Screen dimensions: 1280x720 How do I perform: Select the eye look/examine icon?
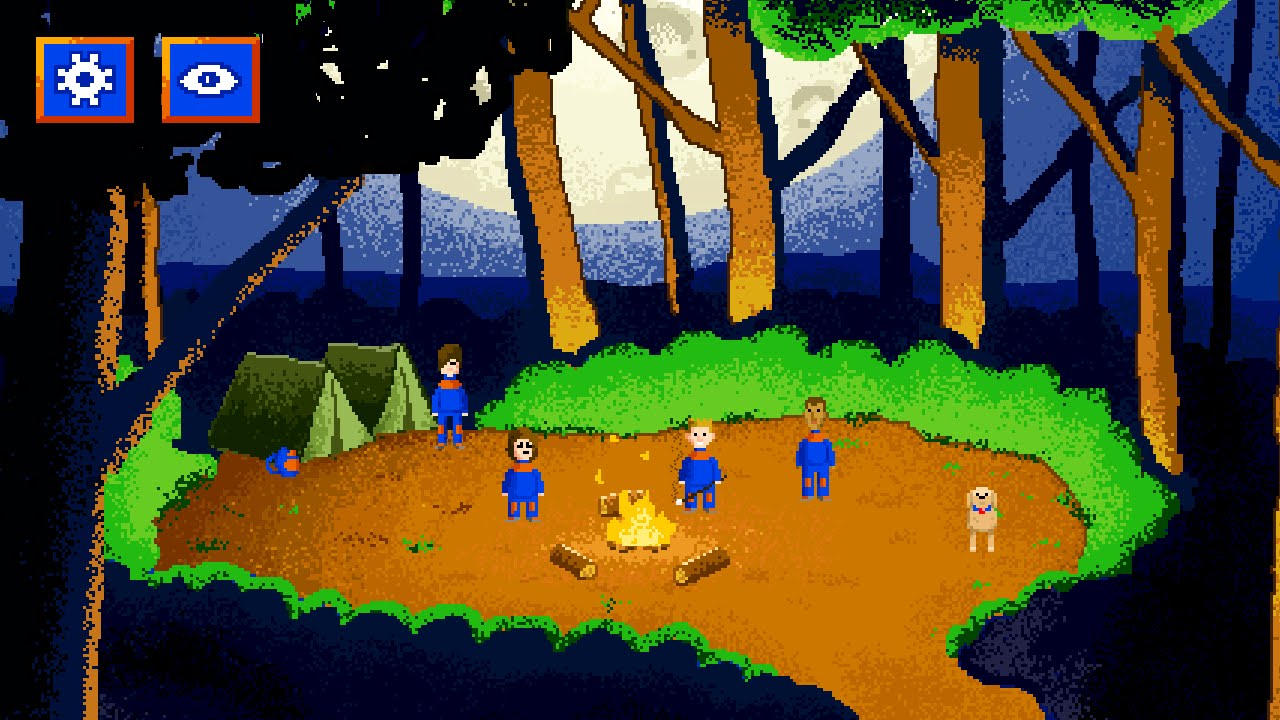pyautogui.click(x=208, y=81)
